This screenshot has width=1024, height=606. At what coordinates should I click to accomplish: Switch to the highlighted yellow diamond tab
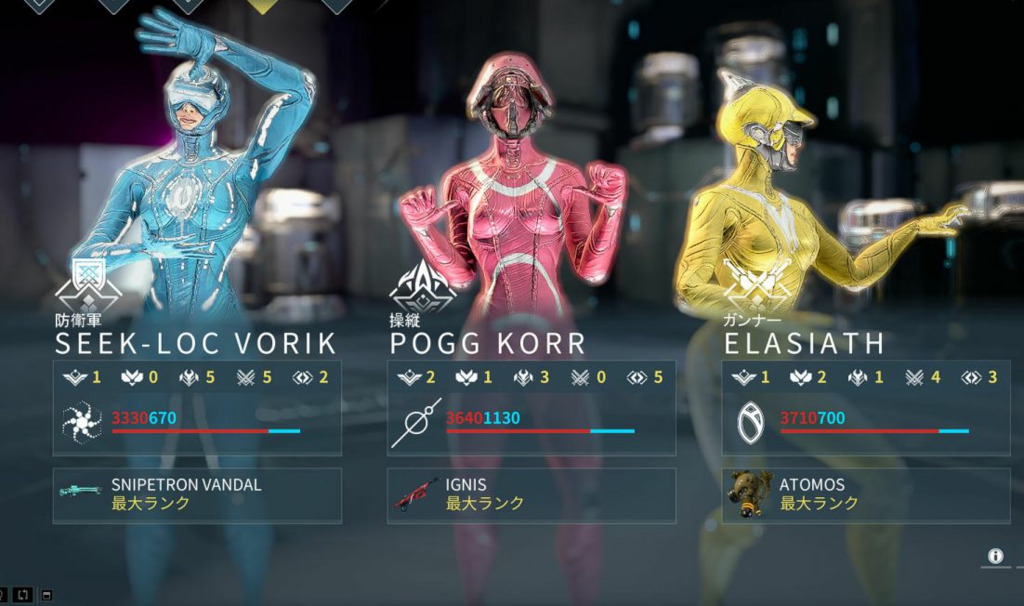pos(263,5)
